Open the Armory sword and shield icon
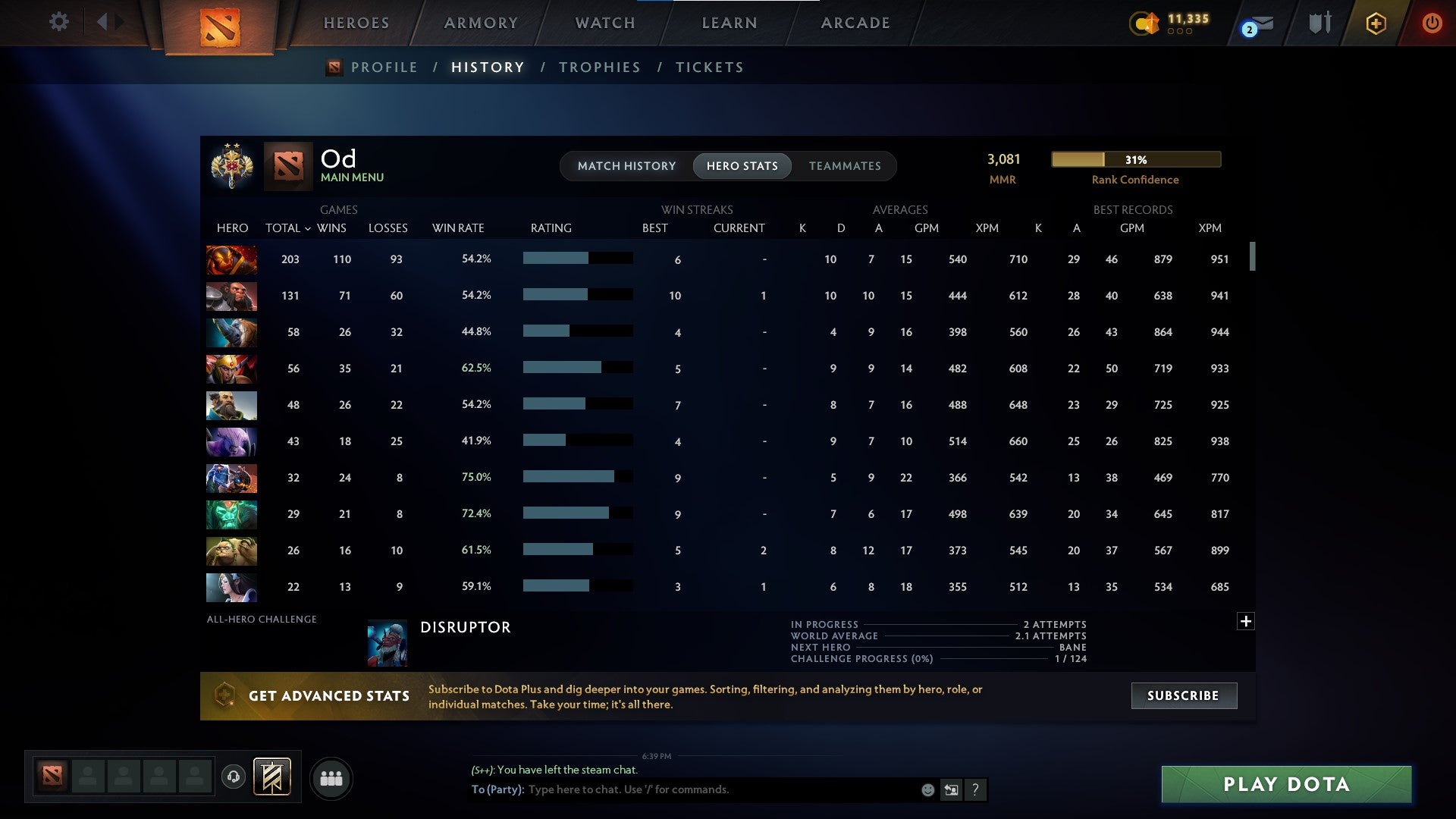The width and height of the screenshot is (1456, 819). (1318, 22)
